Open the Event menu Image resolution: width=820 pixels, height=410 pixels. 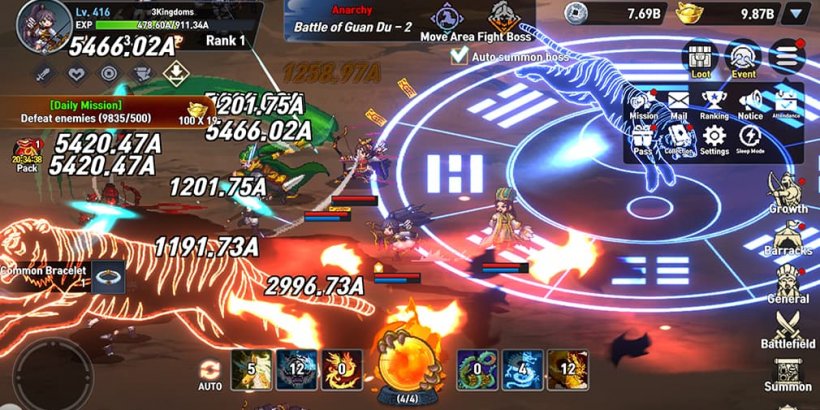pyautogui.click(x=743, y=58)
